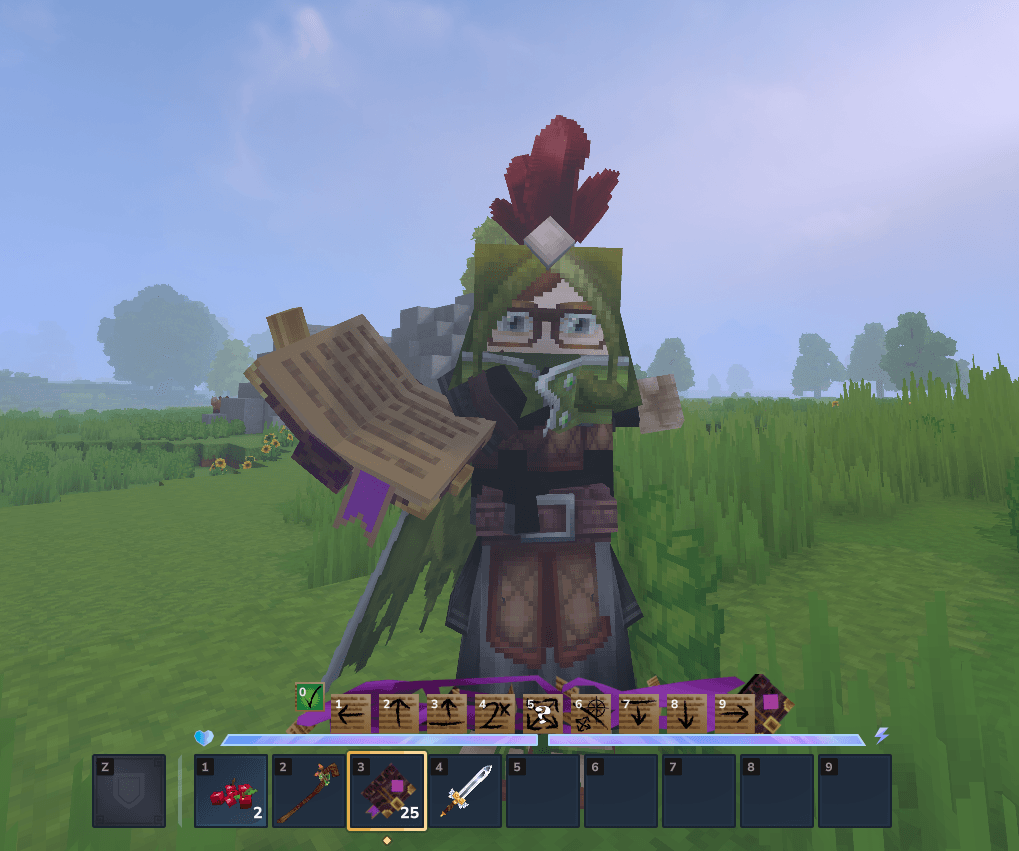Confirm with the green checkmark icon
Image resolution: width=1019 pixels, height=851 pixels.
tap(310, 696)
